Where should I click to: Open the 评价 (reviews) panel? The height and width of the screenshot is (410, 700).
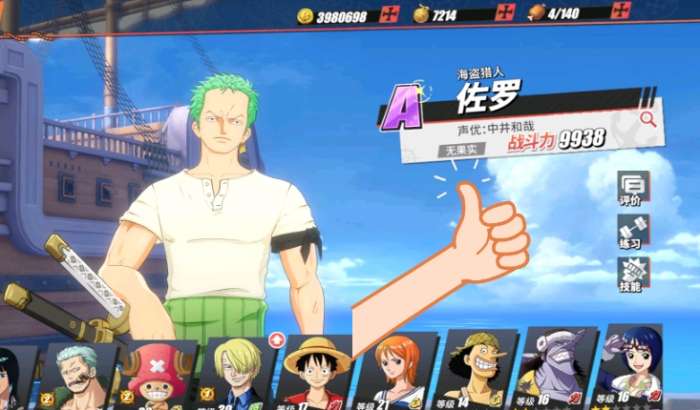pyautogui.click(x=632, y=187)
